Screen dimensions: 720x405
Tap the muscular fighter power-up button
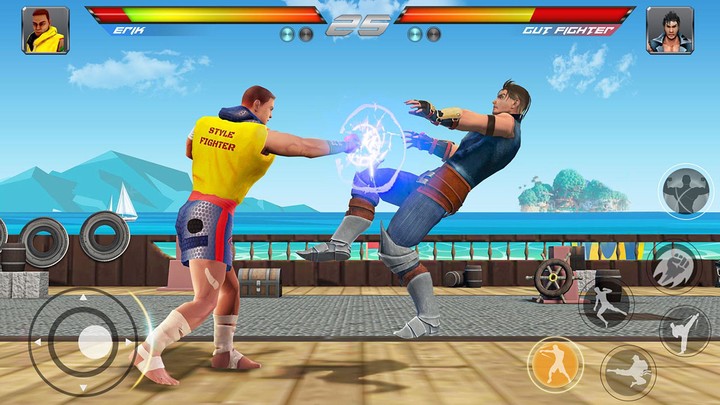(x=685, y=191)
